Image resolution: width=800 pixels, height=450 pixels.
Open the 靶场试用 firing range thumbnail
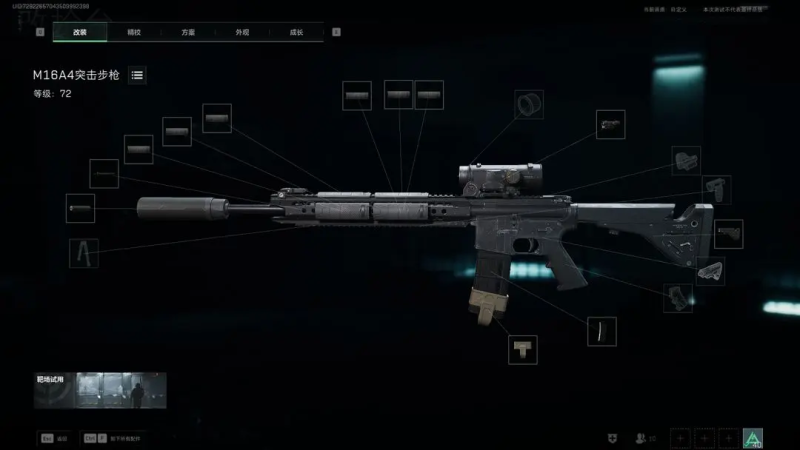pos(100,391)
